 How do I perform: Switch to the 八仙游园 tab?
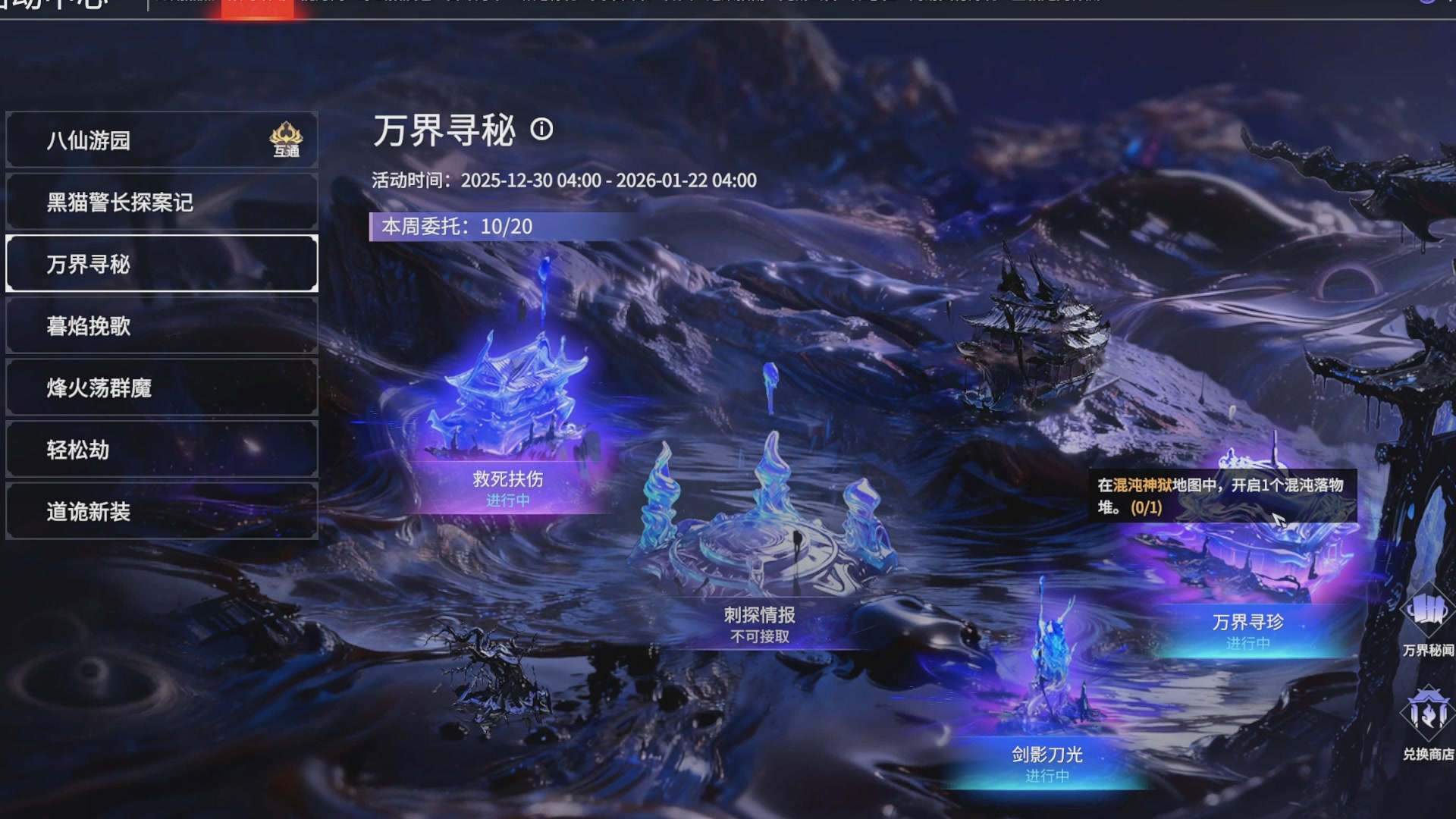pos(162,140)
